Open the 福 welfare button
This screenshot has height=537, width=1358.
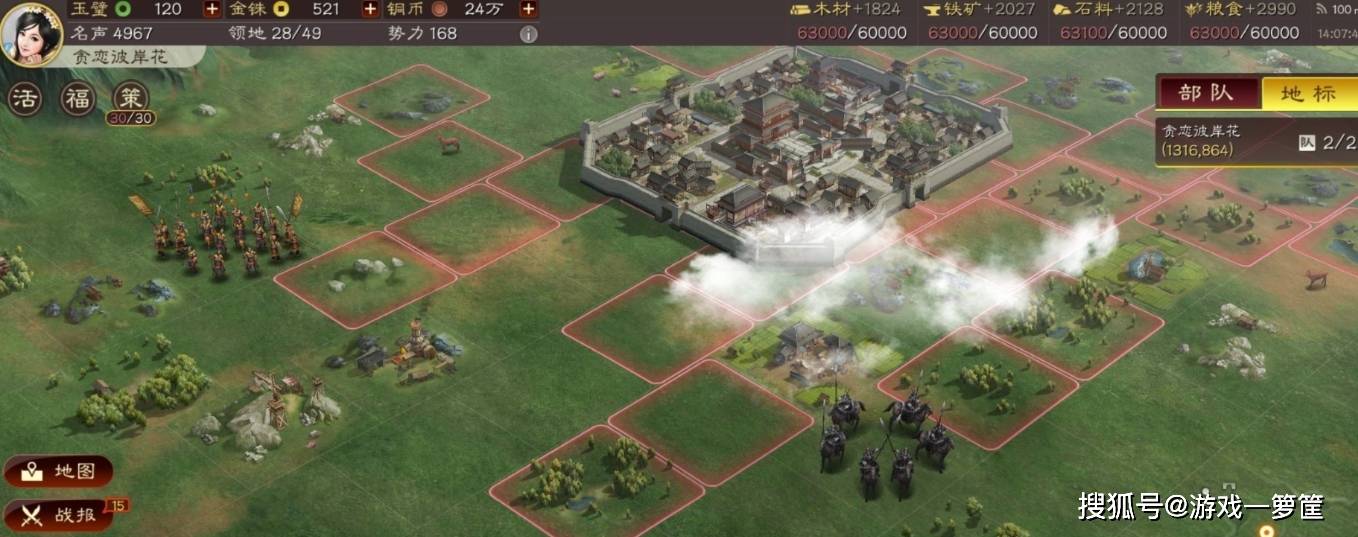tap(77, 99)
